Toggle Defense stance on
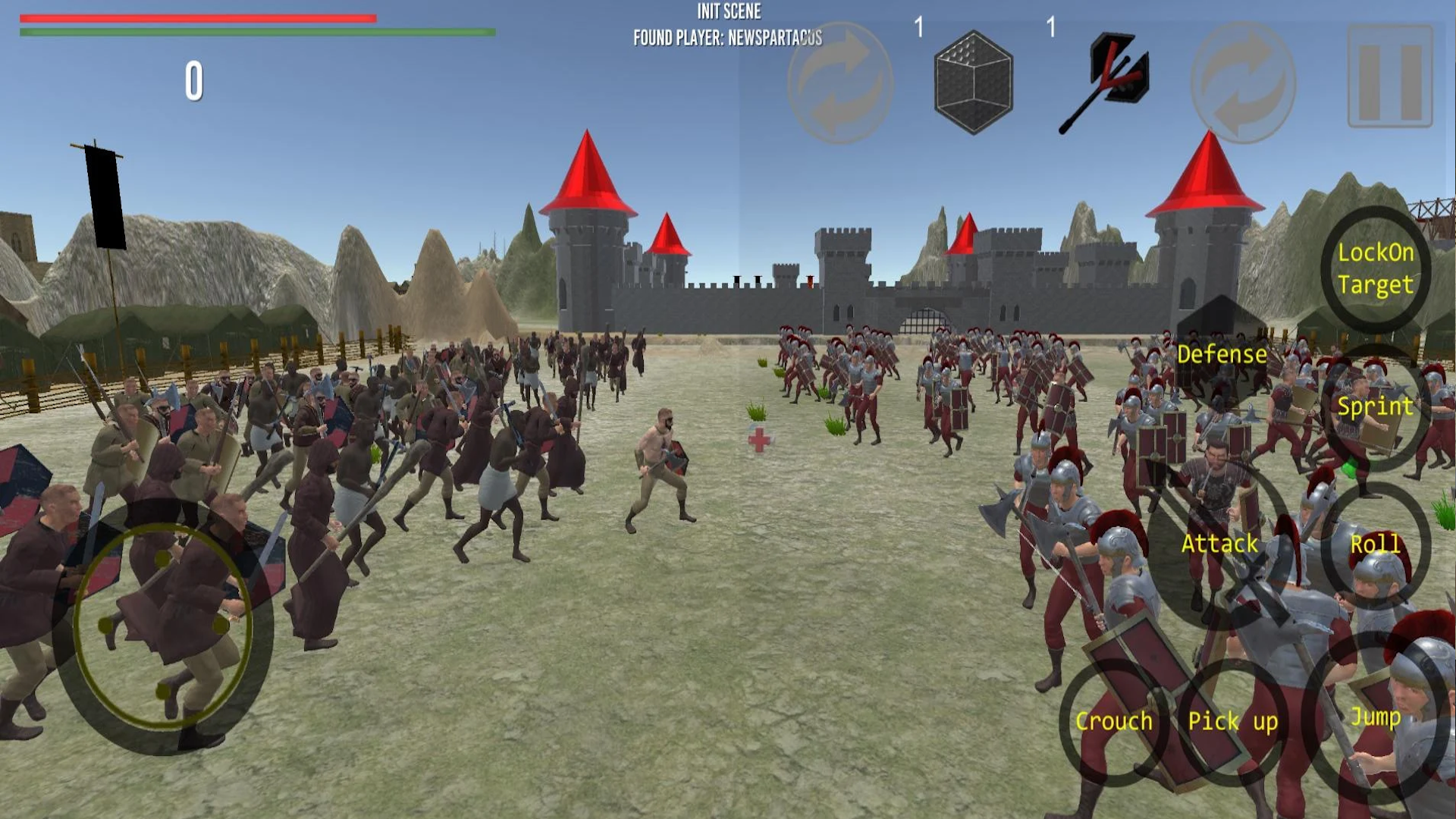This screenshot has width=1456, height=819. tap(1222, 353)
